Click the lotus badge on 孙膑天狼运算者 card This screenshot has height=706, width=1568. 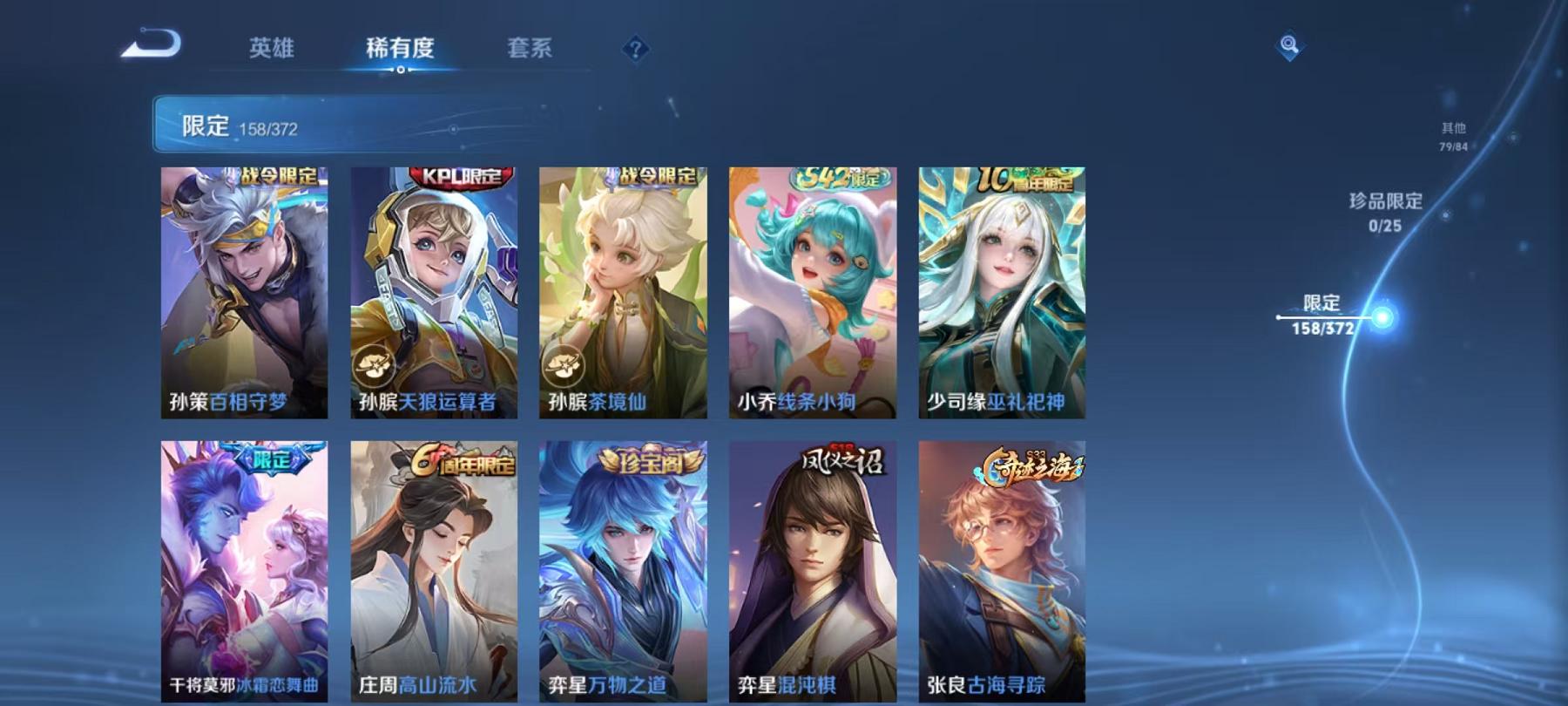[375, 366]
